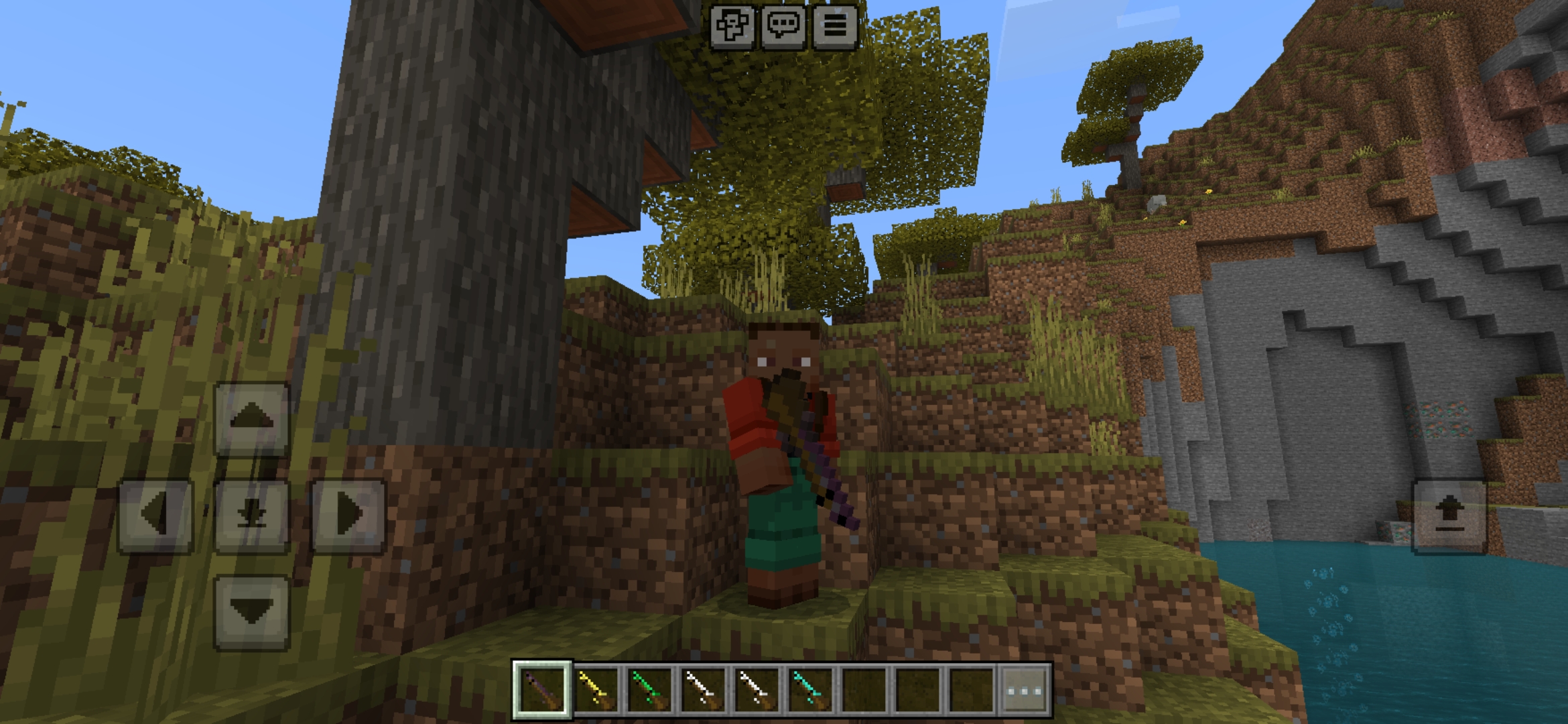Open the emotes menu
1568x724 pixels.
pos(730,27)
